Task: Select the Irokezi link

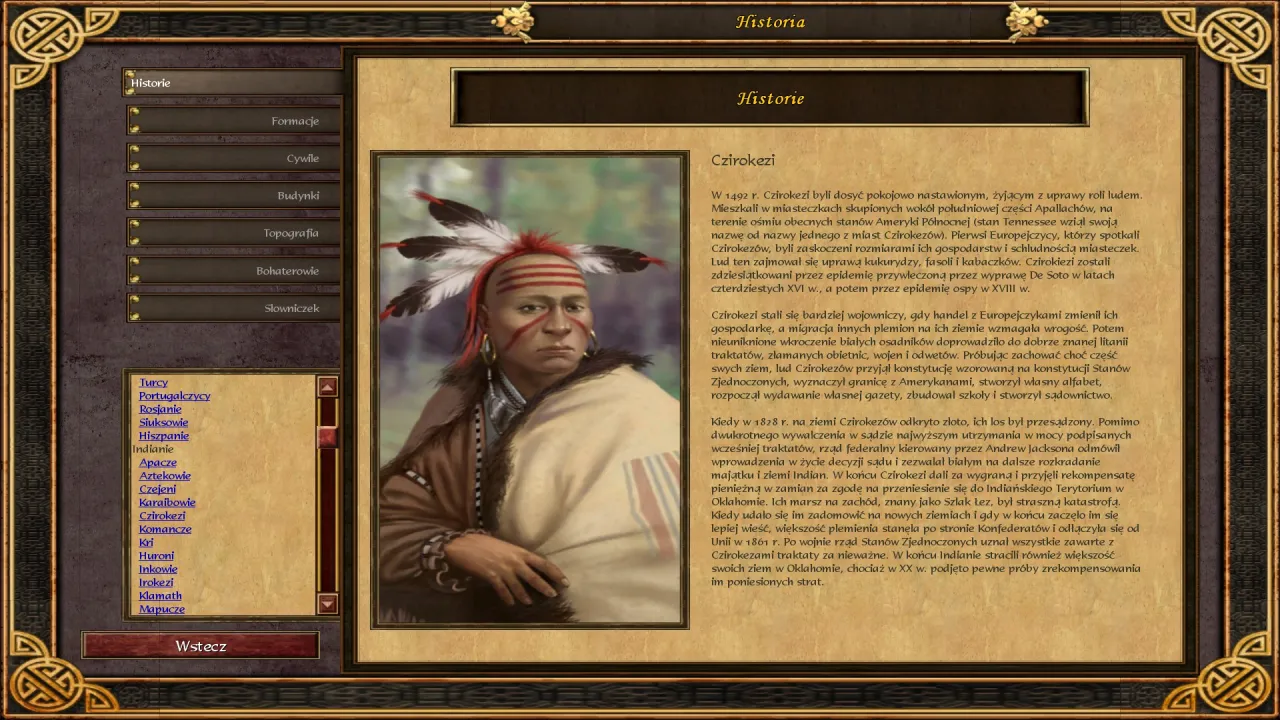Action: [x=158, y=581]
